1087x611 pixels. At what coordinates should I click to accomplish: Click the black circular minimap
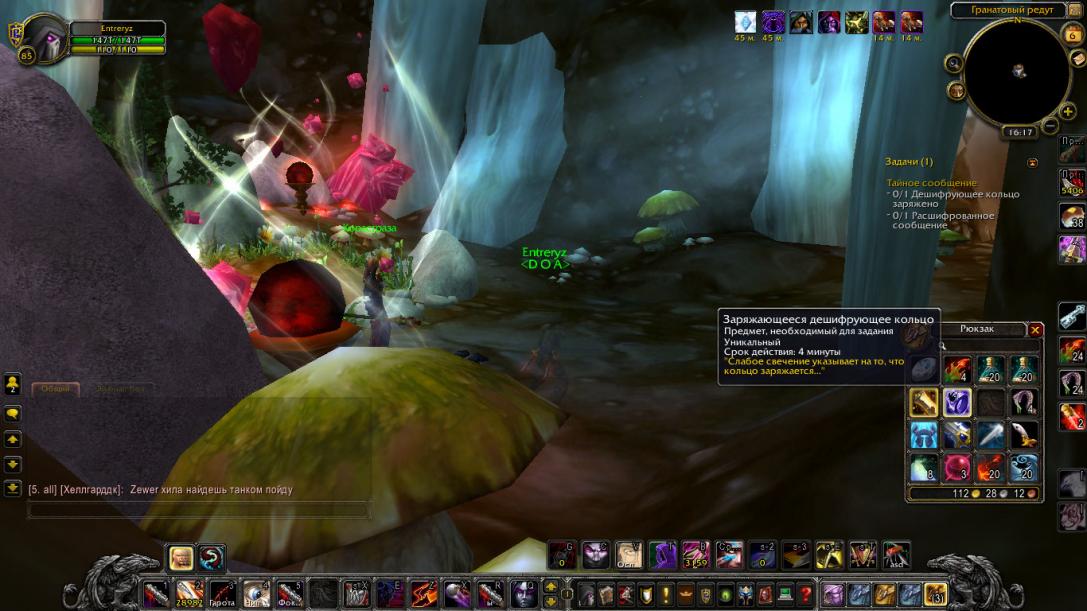pyautogui.click(x=1018, y=71)
